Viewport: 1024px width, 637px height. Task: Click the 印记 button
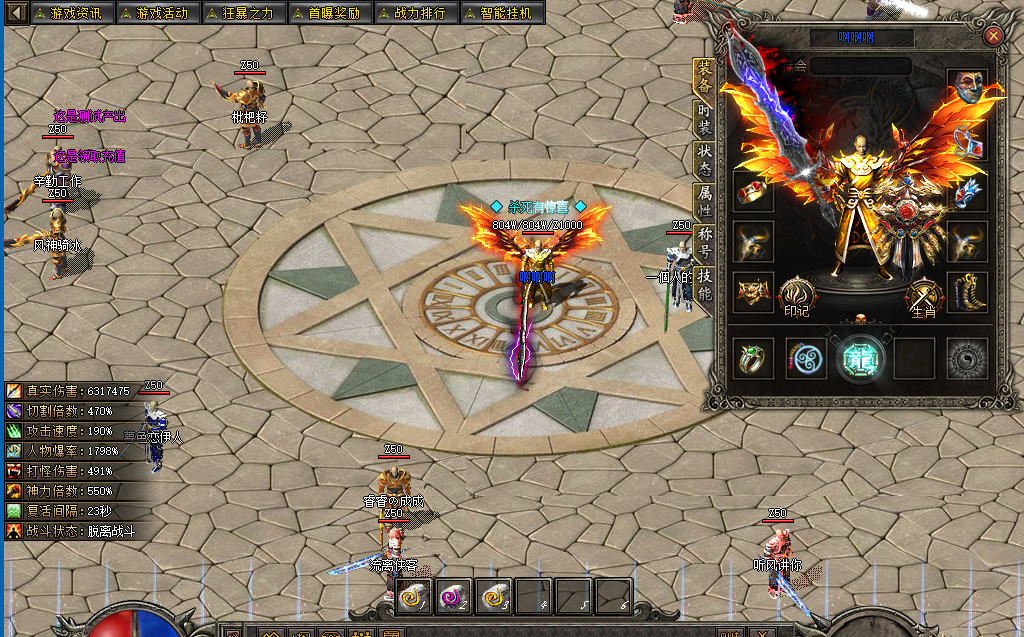pyautogui.click(x=797, y=296)
